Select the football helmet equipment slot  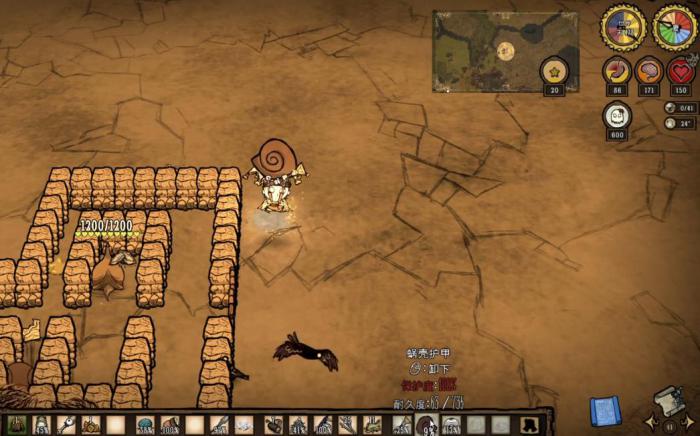coord(450,425)
